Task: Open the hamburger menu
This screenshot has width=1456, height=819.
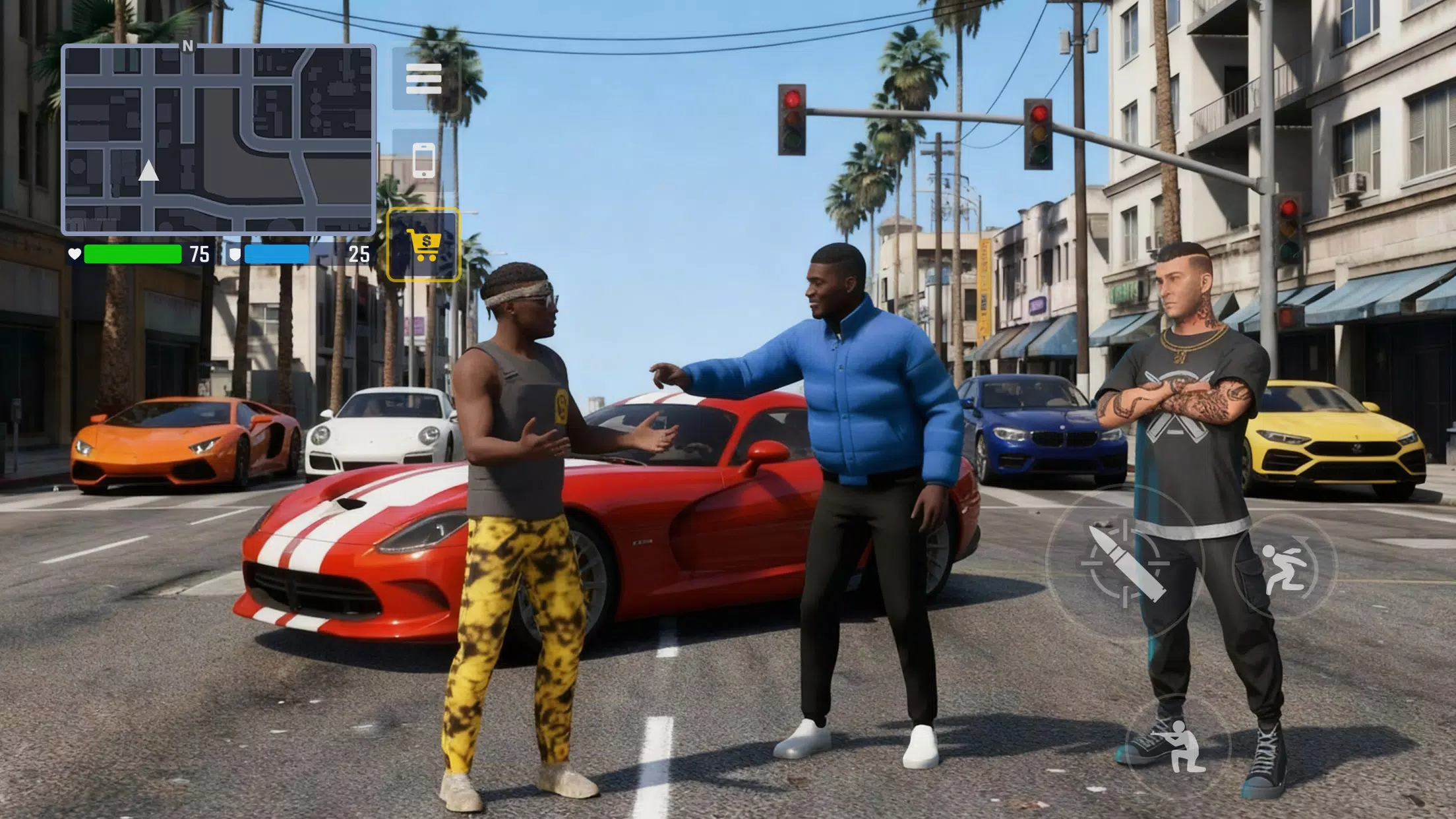Action: 425,79
